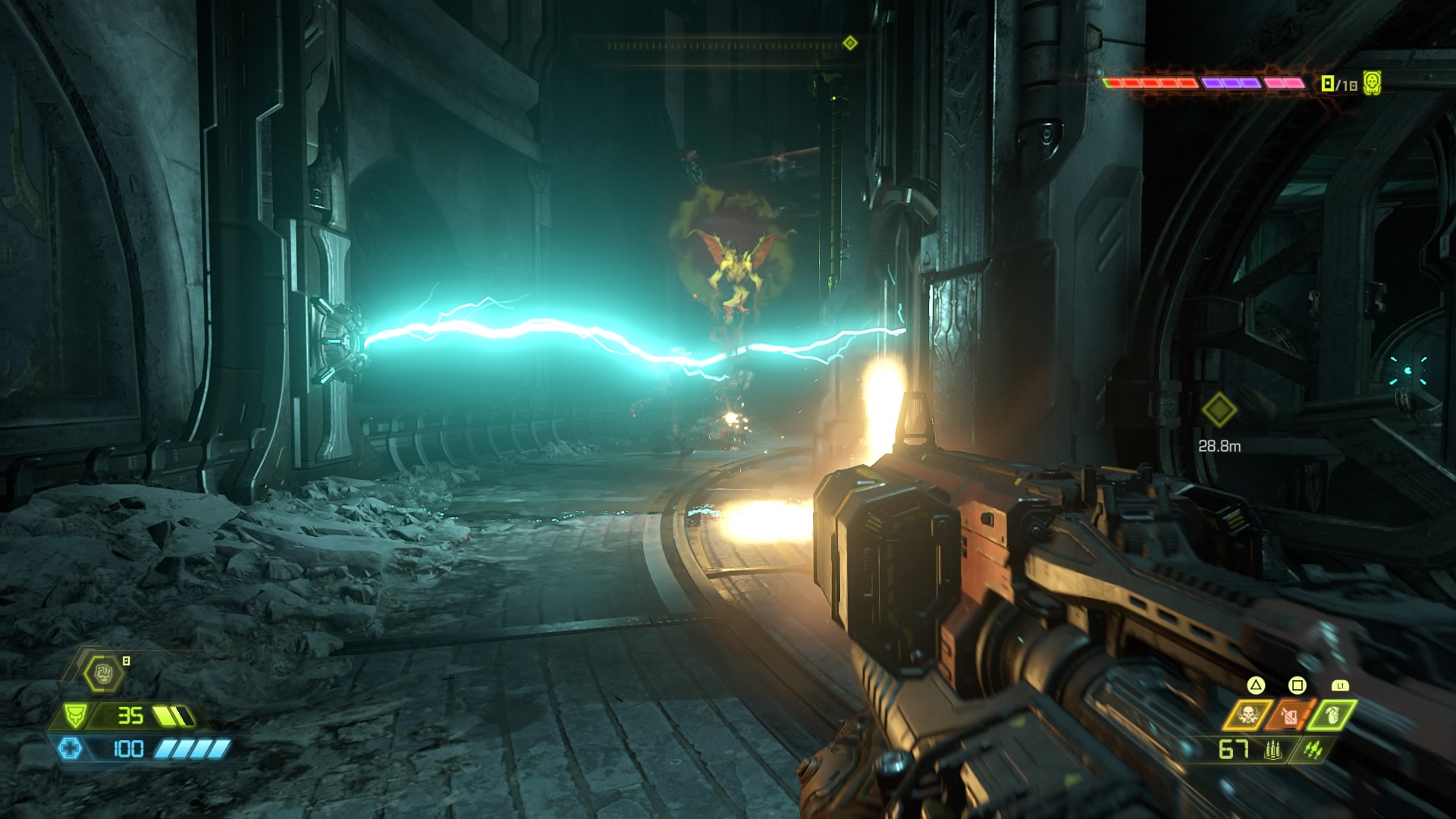Click the objective waypoint diamond showing 28.8m
This screenshot has width=1456, height=819.
1219,410
